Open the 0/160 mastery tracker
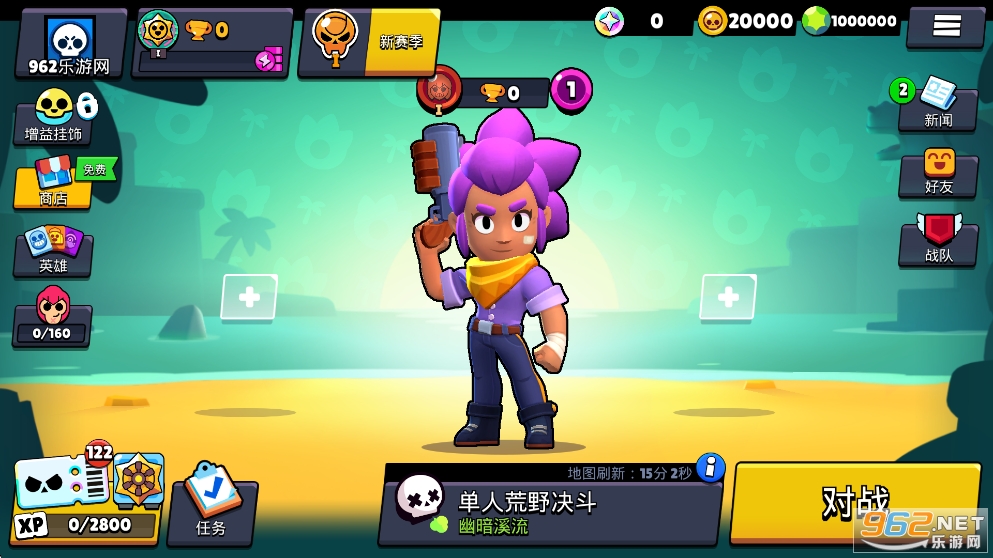Screen dimensions: 993x558 pos(52,319)
